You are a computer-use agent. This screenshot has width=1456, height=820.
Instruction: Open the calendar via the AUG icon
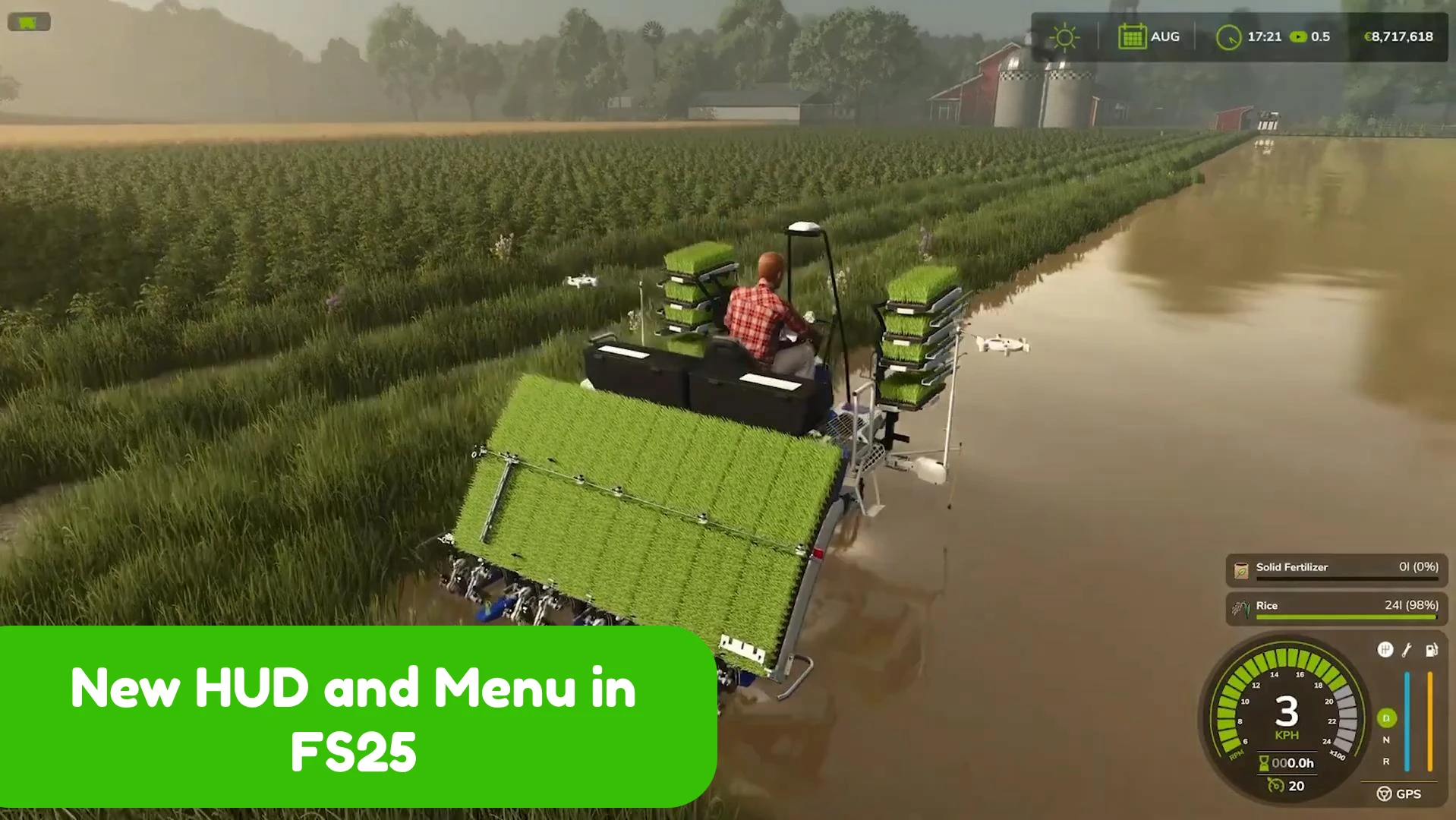point(1133,36)
